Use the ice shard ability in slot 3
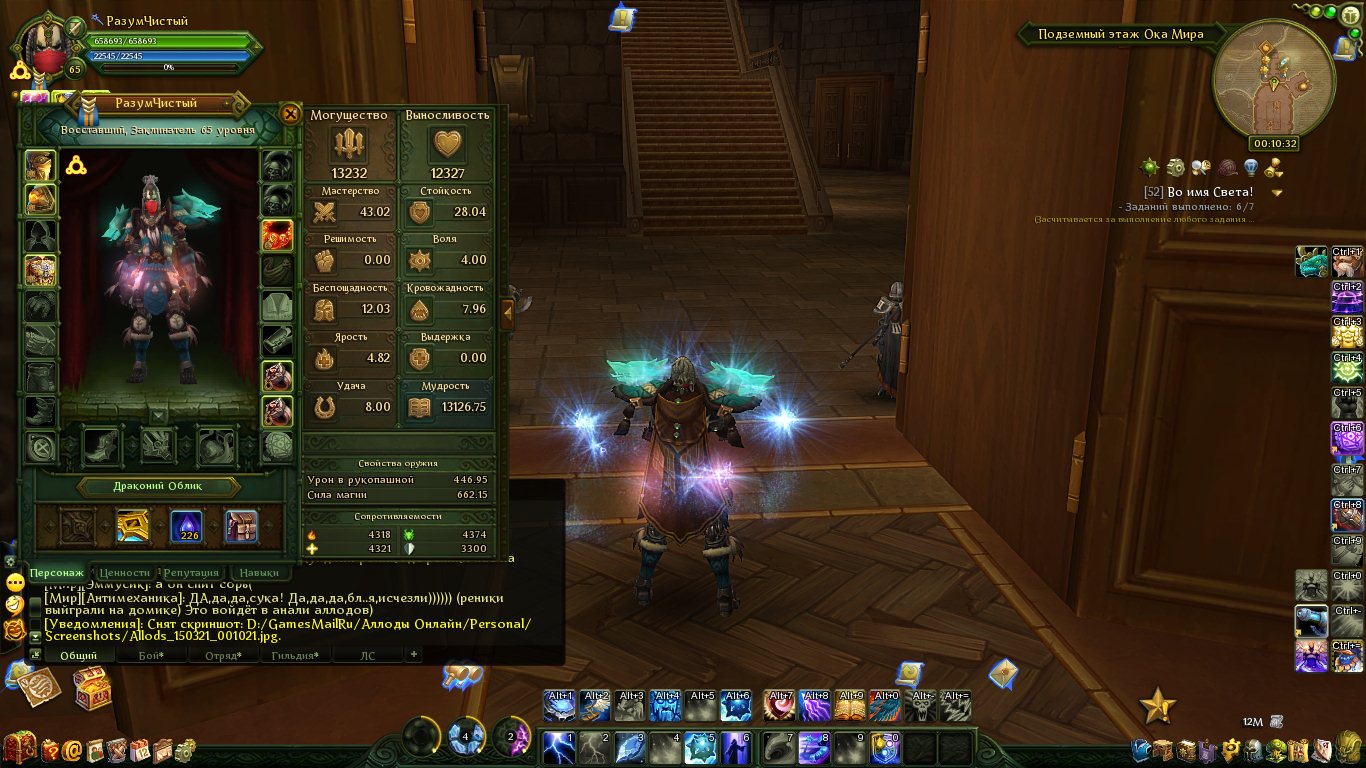This screenshot has height=768, width=1366. [630, 747]
